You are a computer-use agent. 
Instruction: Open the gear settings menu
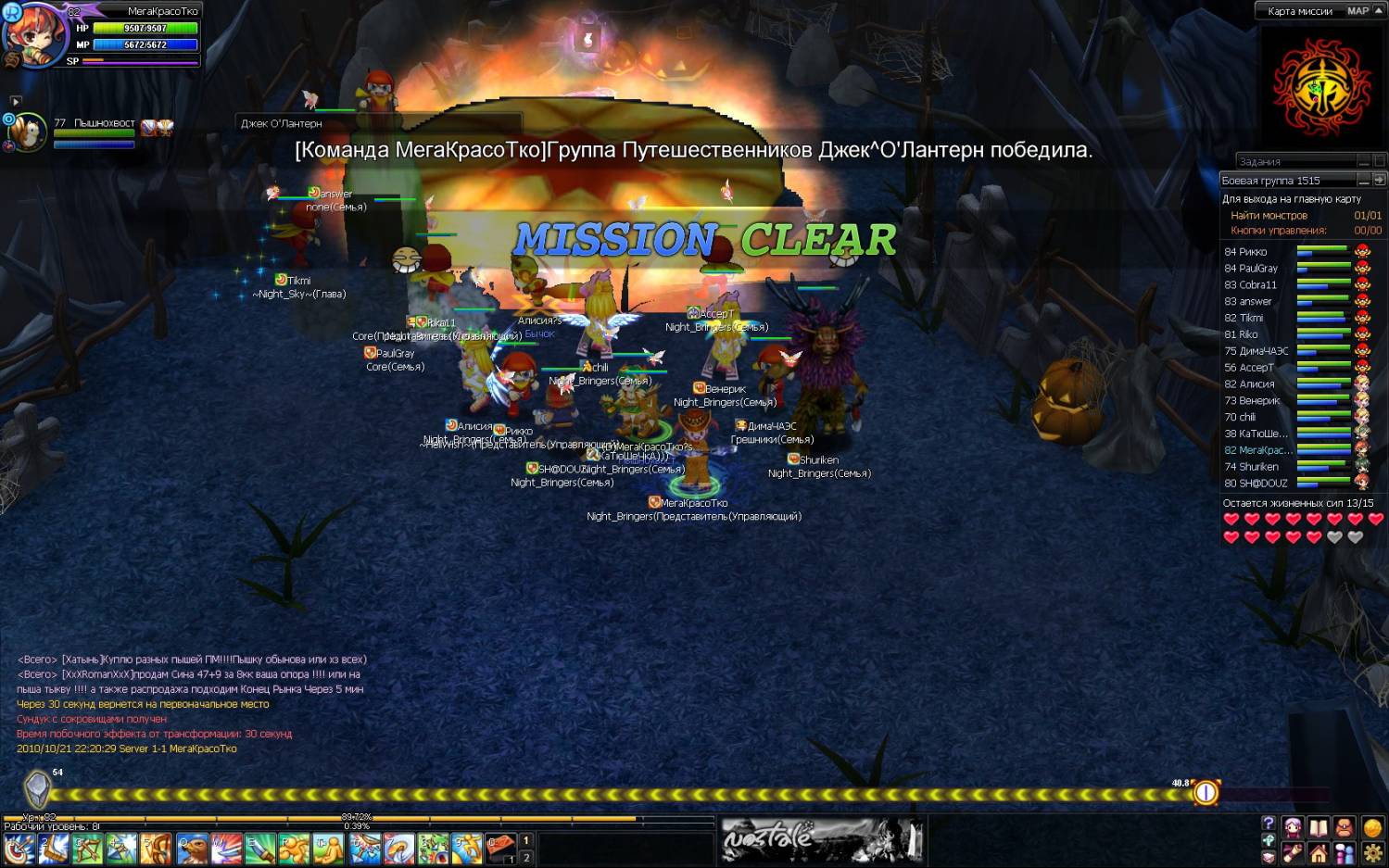pyautogui.click(x=1372, y=853)
